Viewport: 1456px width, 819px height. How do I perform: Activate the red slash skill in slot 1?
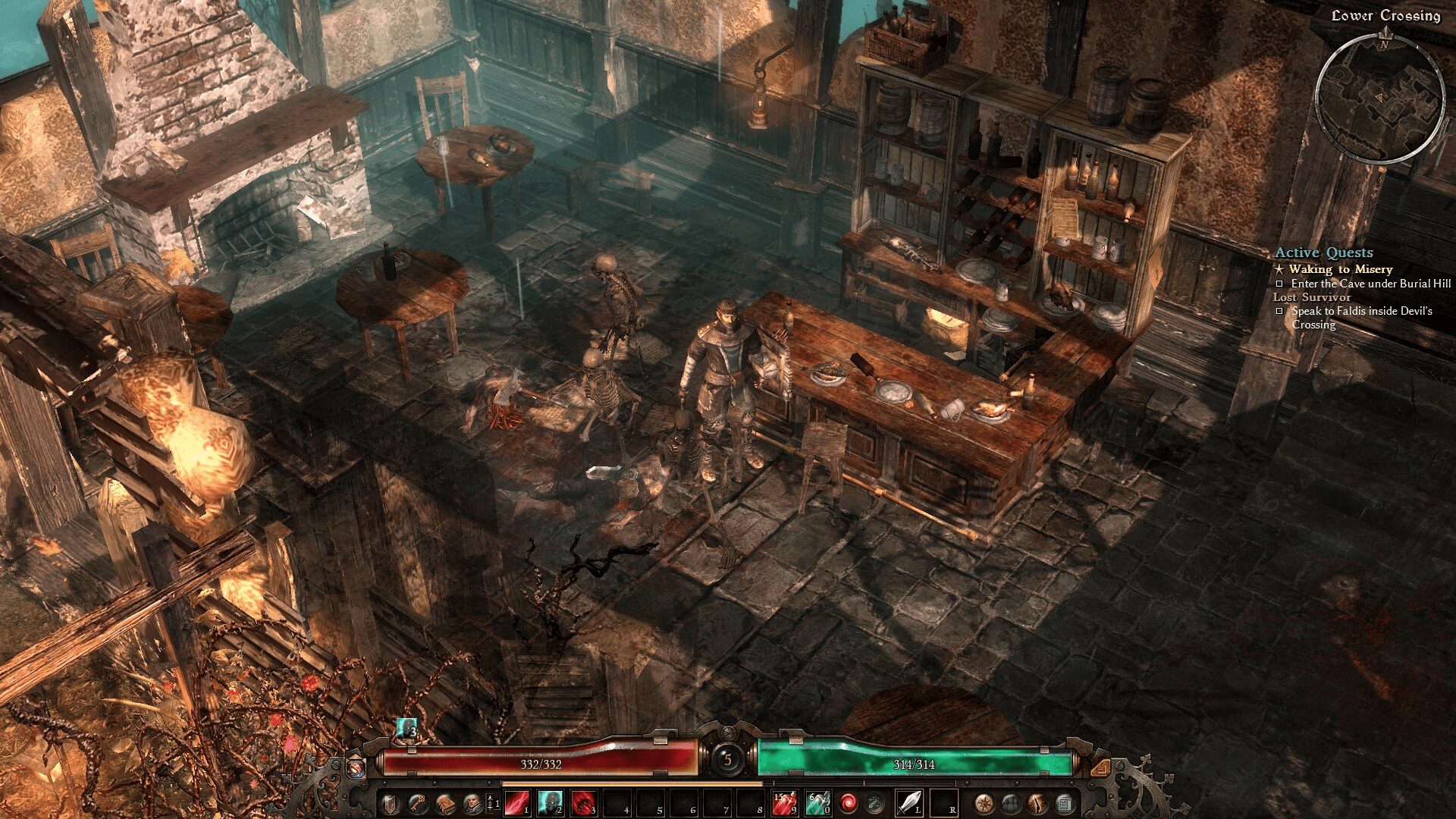click(x=517, y=802)
